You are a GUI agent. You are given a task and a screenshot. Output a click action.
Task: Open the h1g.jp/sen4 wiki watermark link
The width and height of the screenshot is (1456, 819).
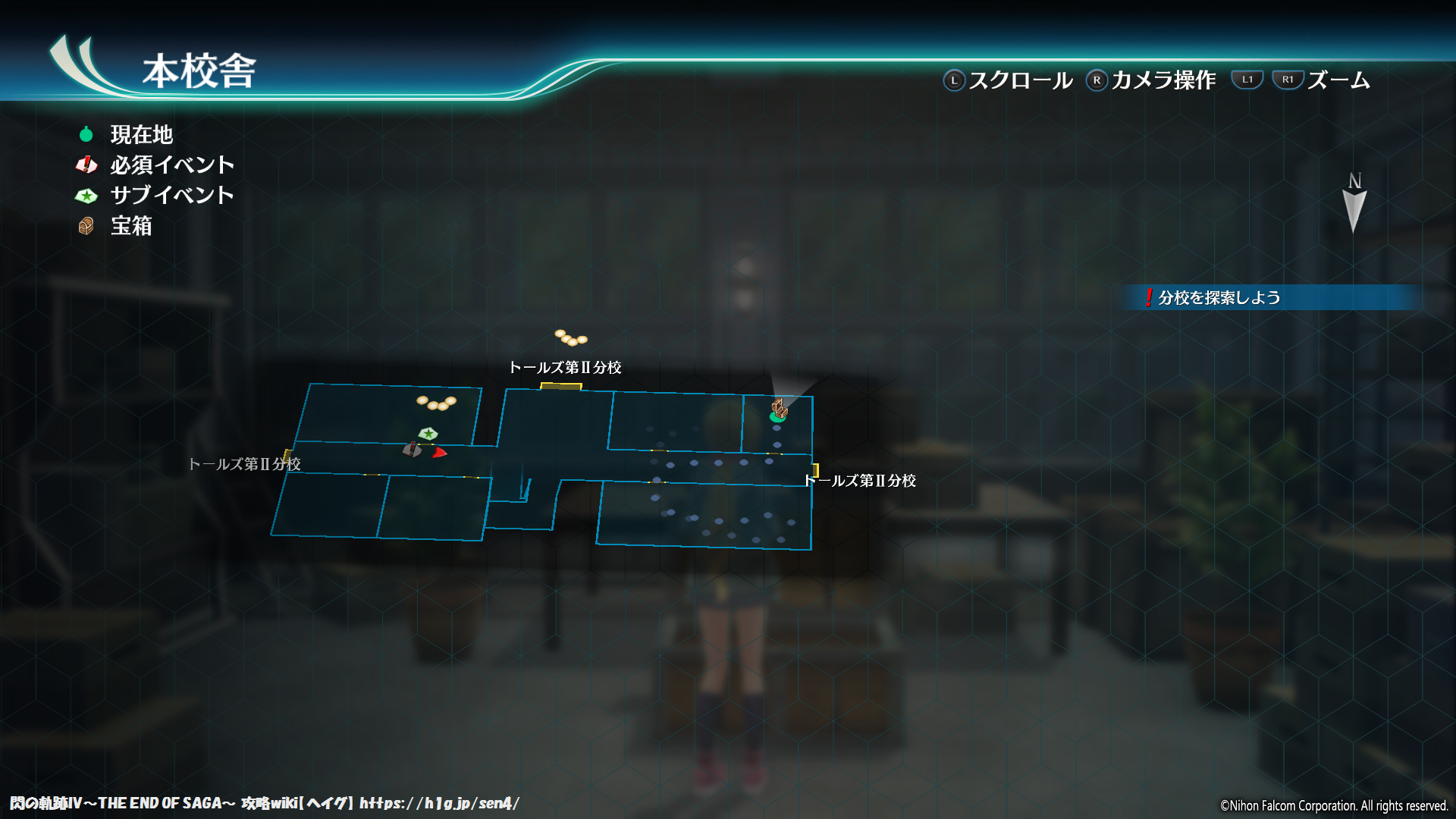tap(439, 804)
